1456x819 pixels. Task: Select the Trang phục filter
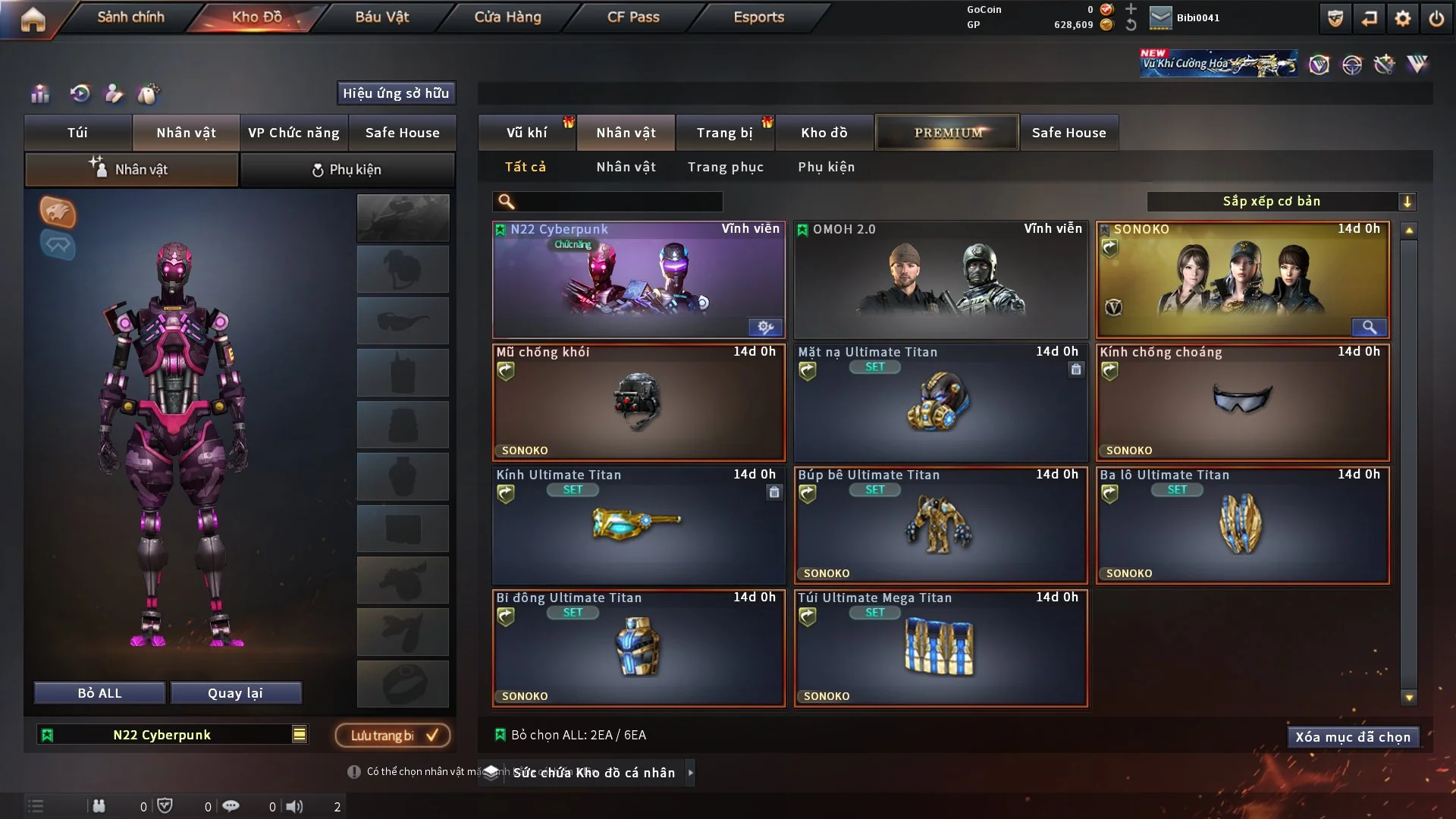coord(725,167)
